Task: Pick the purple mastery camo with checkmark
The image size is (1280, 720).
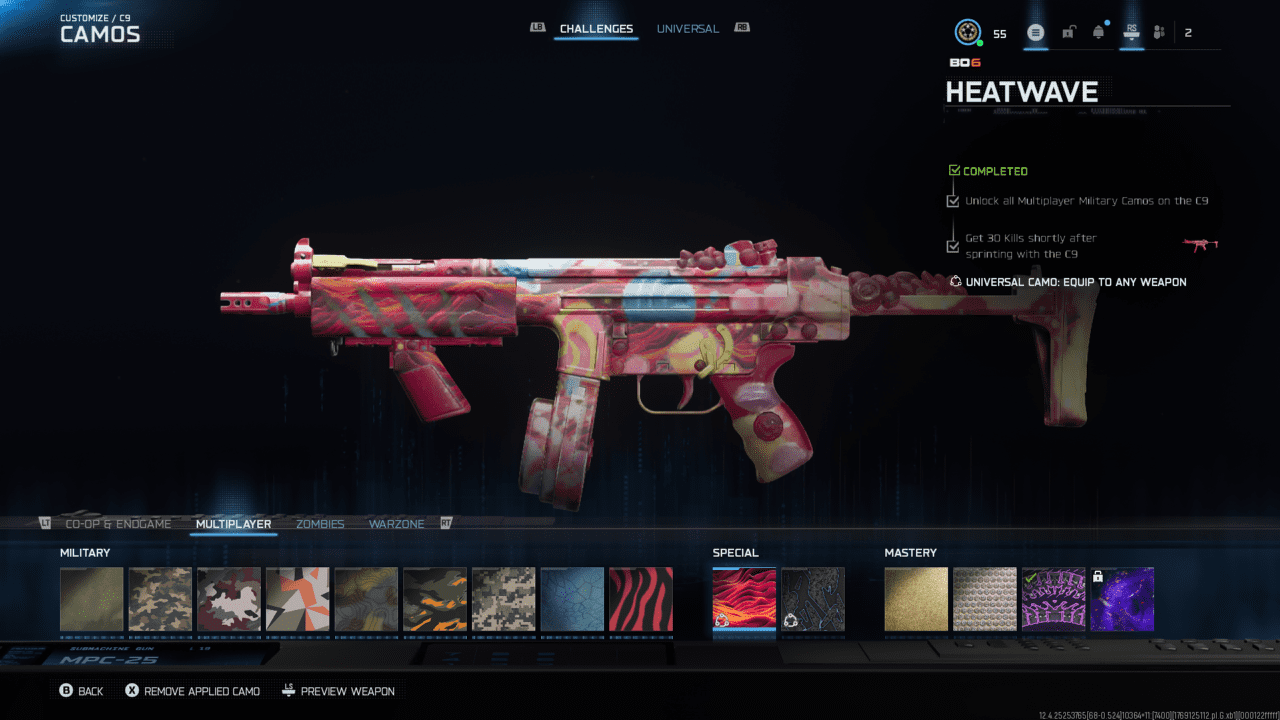Action: [1054, 600]
